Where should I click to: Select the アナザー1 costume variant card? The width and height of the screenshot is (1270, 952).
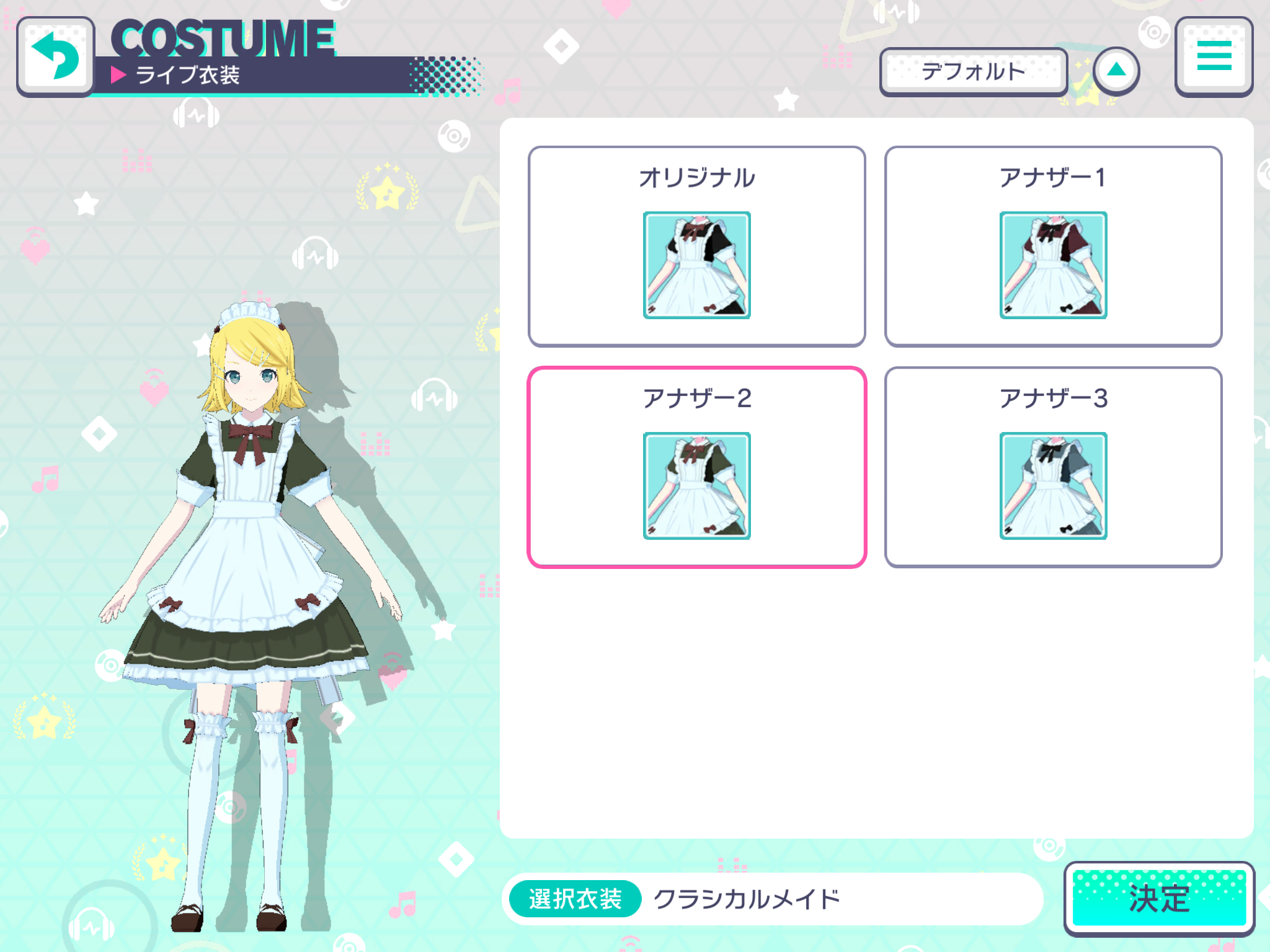(1054, 244)
